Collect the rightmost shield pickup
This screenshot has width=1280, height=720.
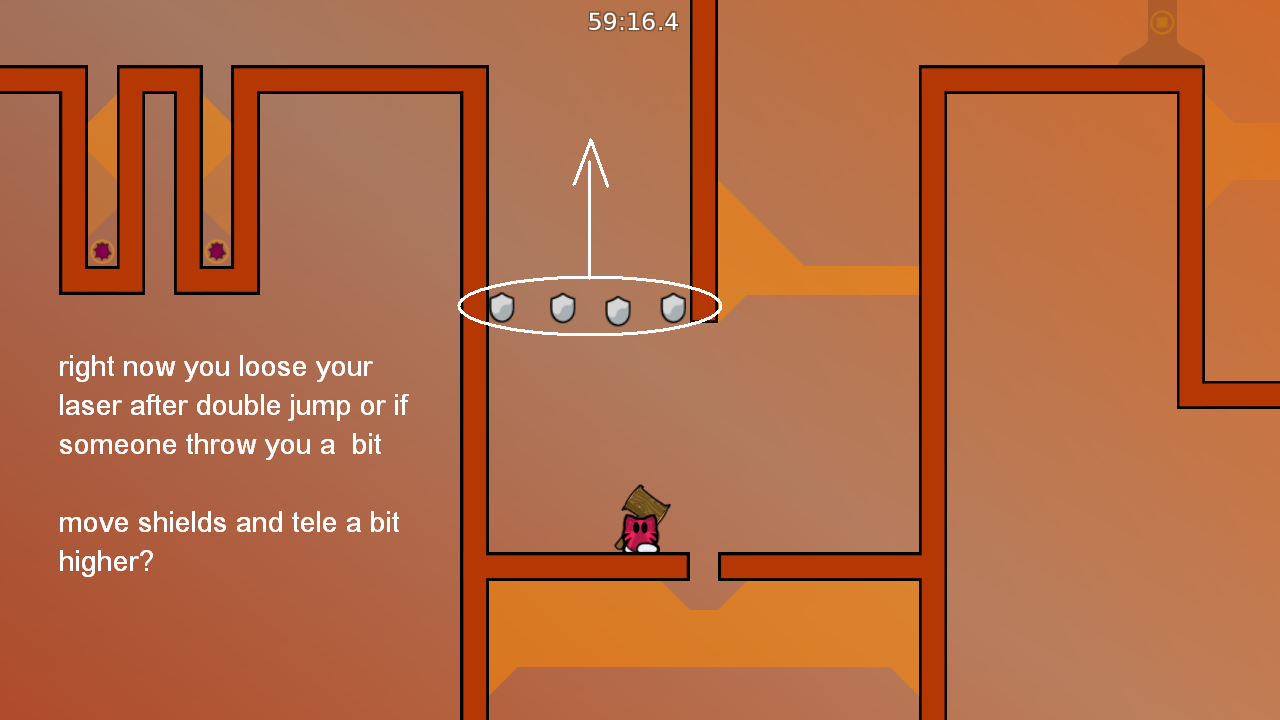pos(675,308)
